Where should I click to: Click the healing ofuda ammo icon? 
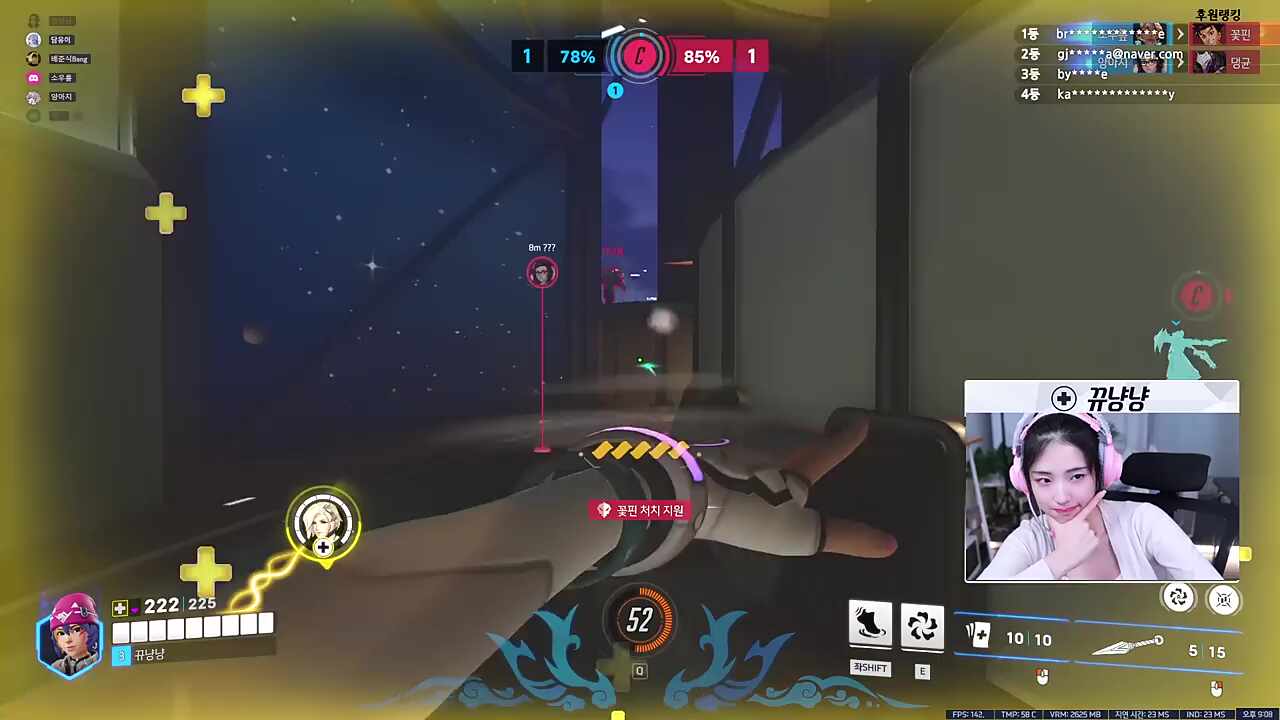(977, 633)
